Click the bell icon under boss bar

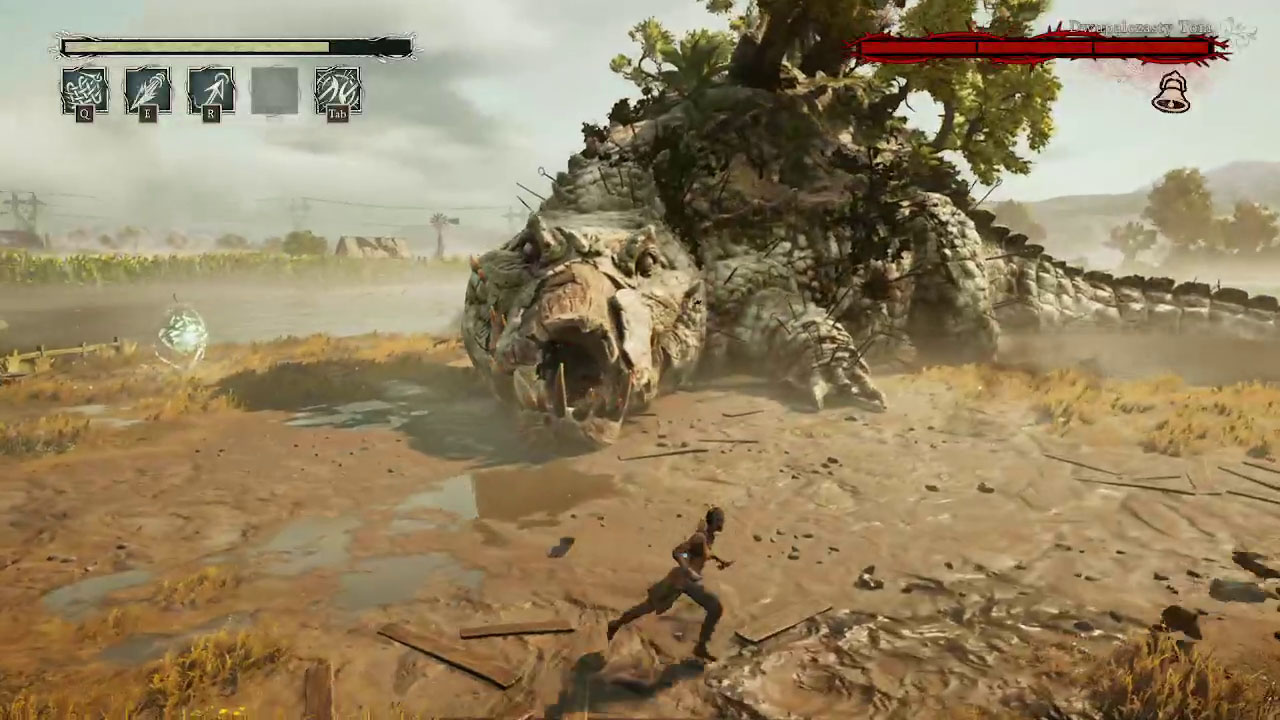[1171, 93]
